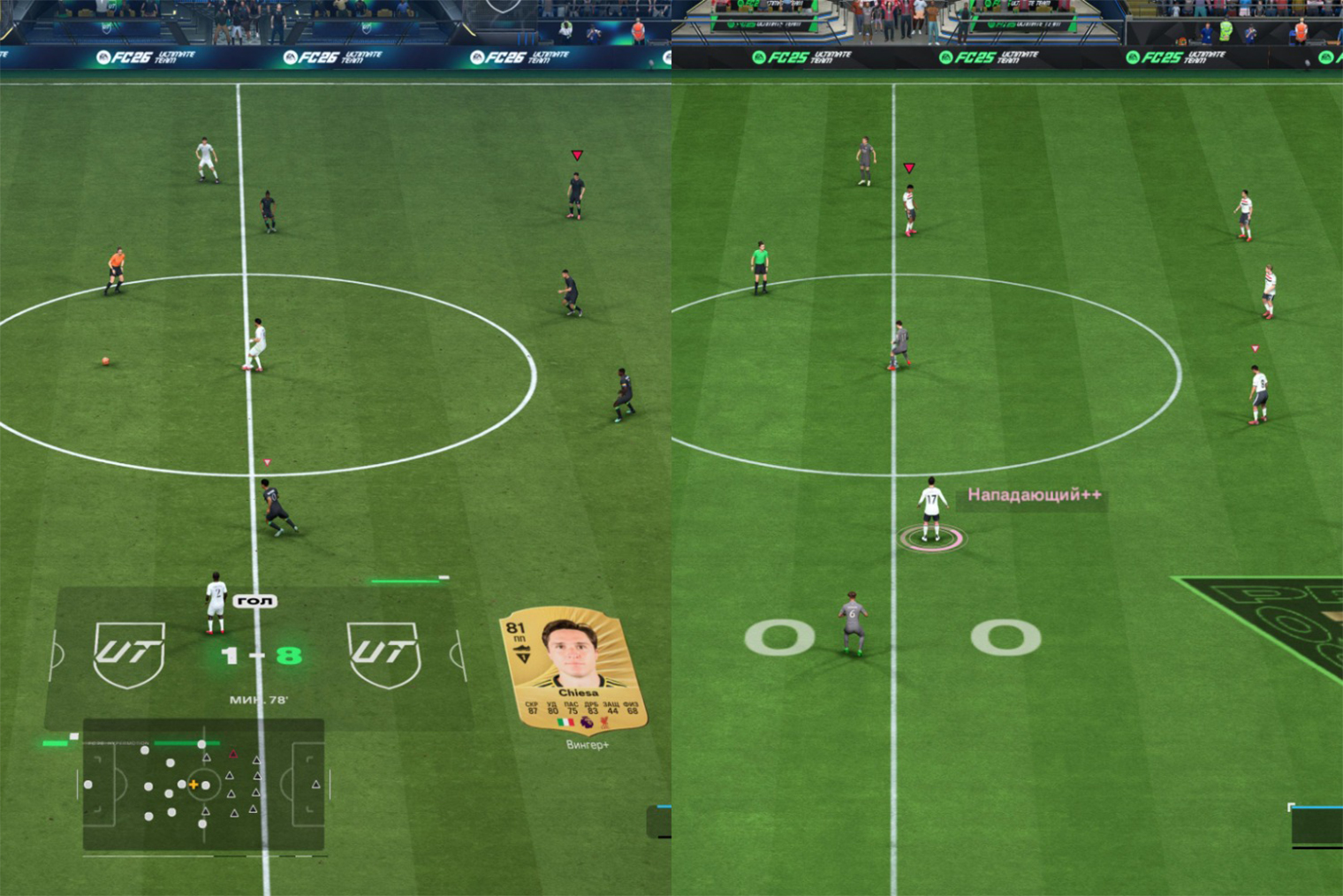Click the Liverpool club crest on the card

(604, 723)
